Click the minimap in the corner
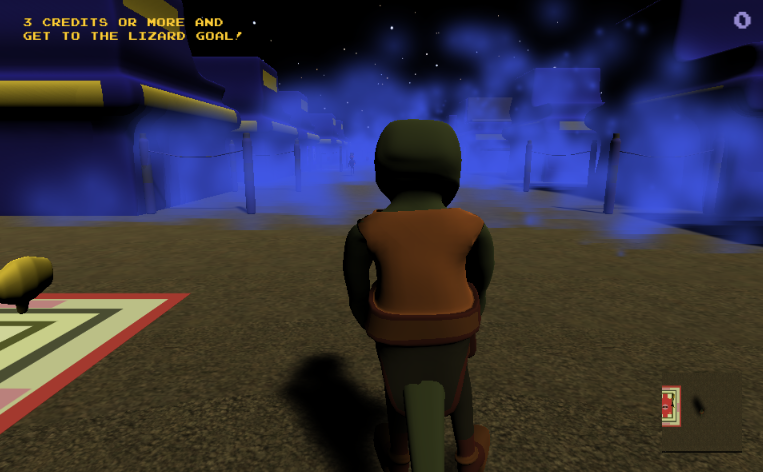 pyautogui.click(x=701, y=410)
